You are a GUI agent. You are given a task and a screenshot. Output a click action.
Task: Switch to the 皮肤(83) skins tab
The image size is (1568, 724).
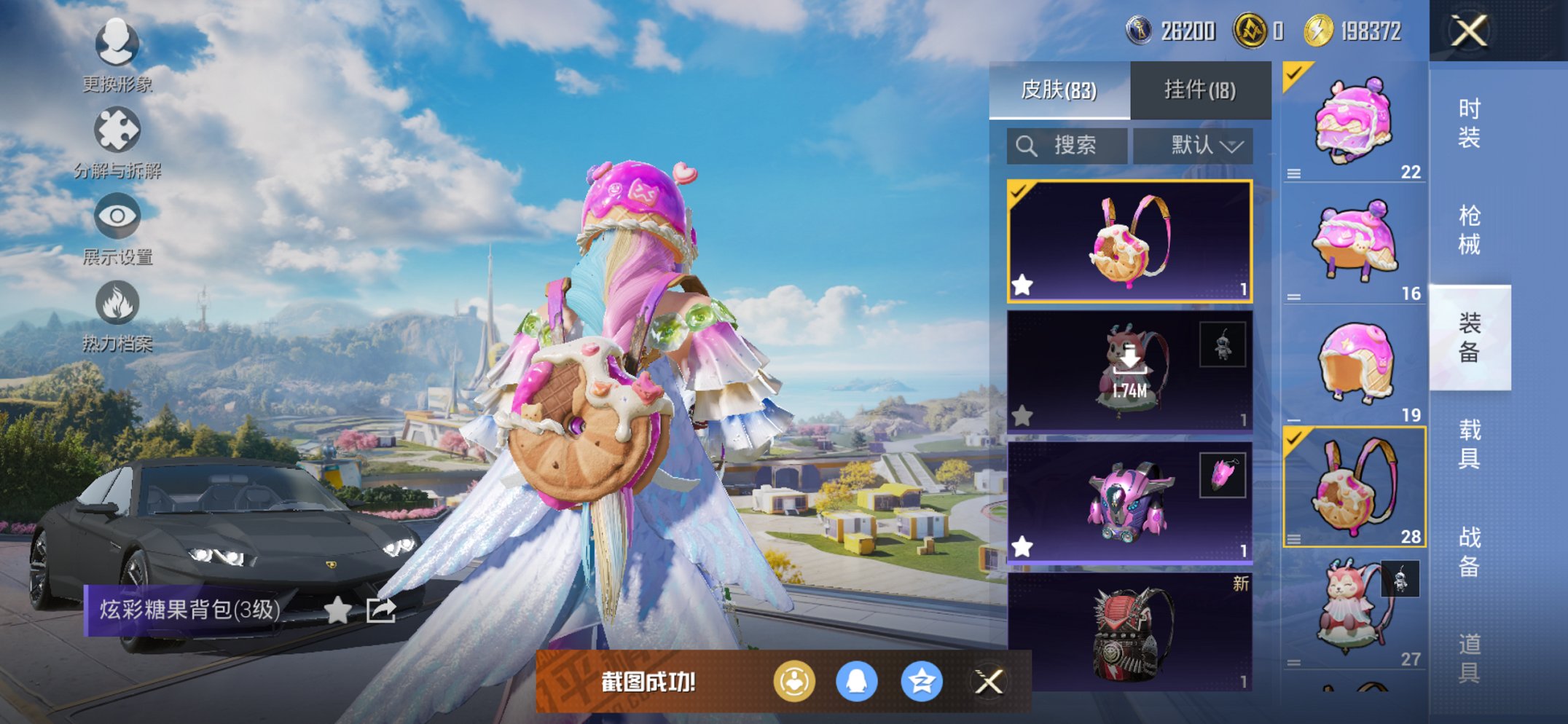pyautogui.click(x=1059, y=90)
